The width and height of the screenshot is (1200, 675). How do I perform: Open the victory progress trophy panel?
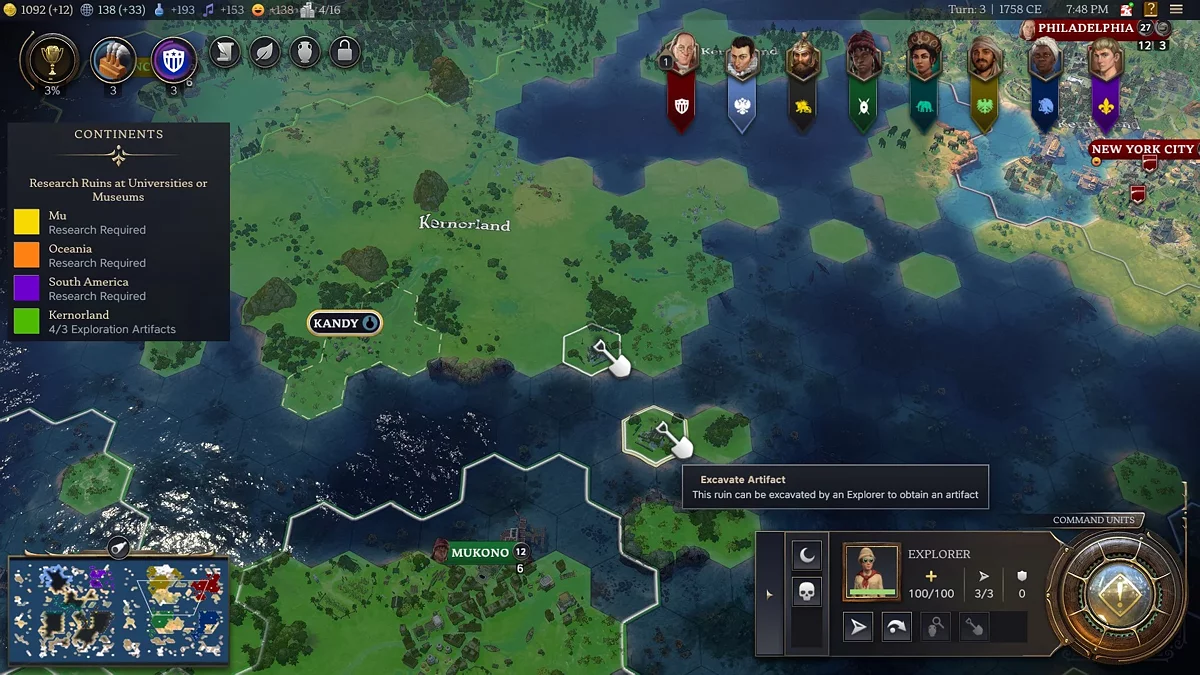(x=52, y=60)
